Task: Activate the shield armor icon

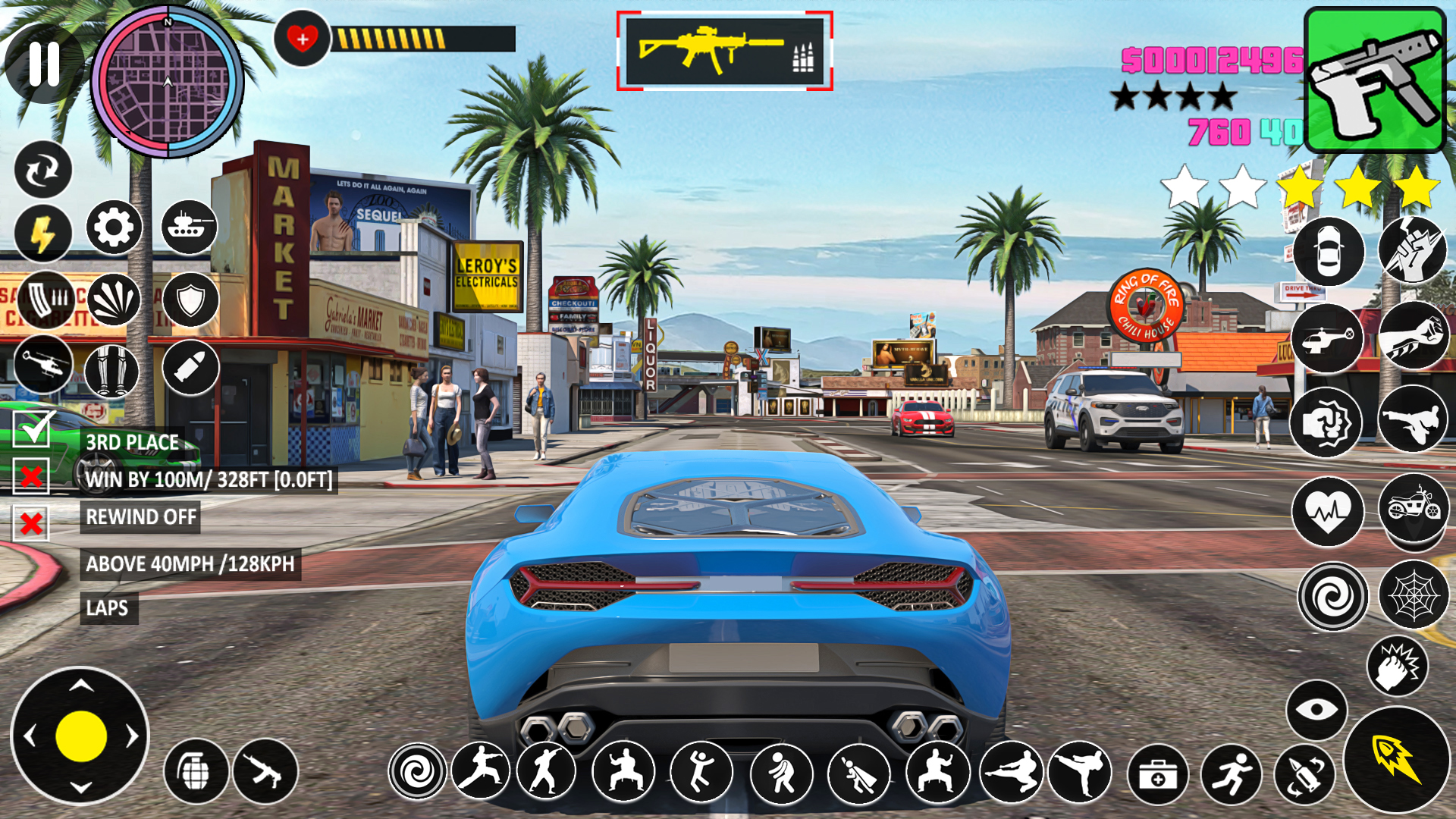Action: tap(190, 300)
